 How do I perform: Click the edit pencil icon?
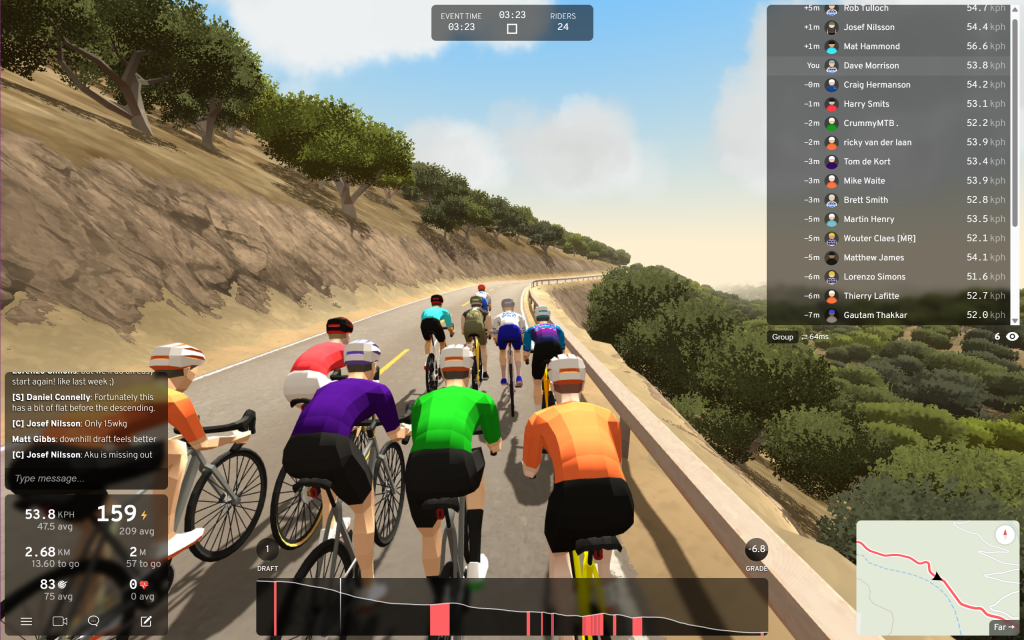pos(146,621)
